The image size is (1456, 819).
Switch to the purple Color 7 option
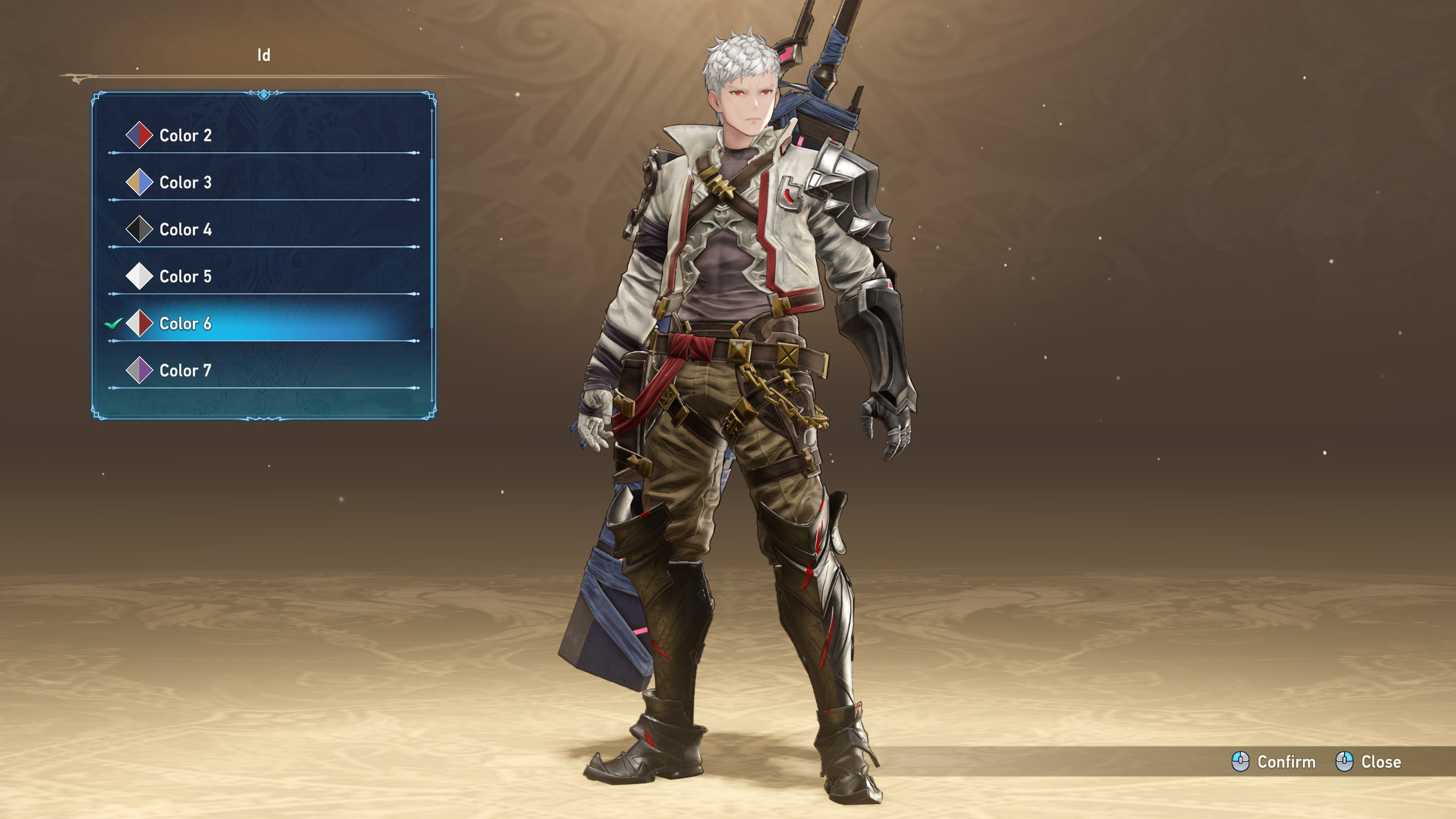point(185,371)
